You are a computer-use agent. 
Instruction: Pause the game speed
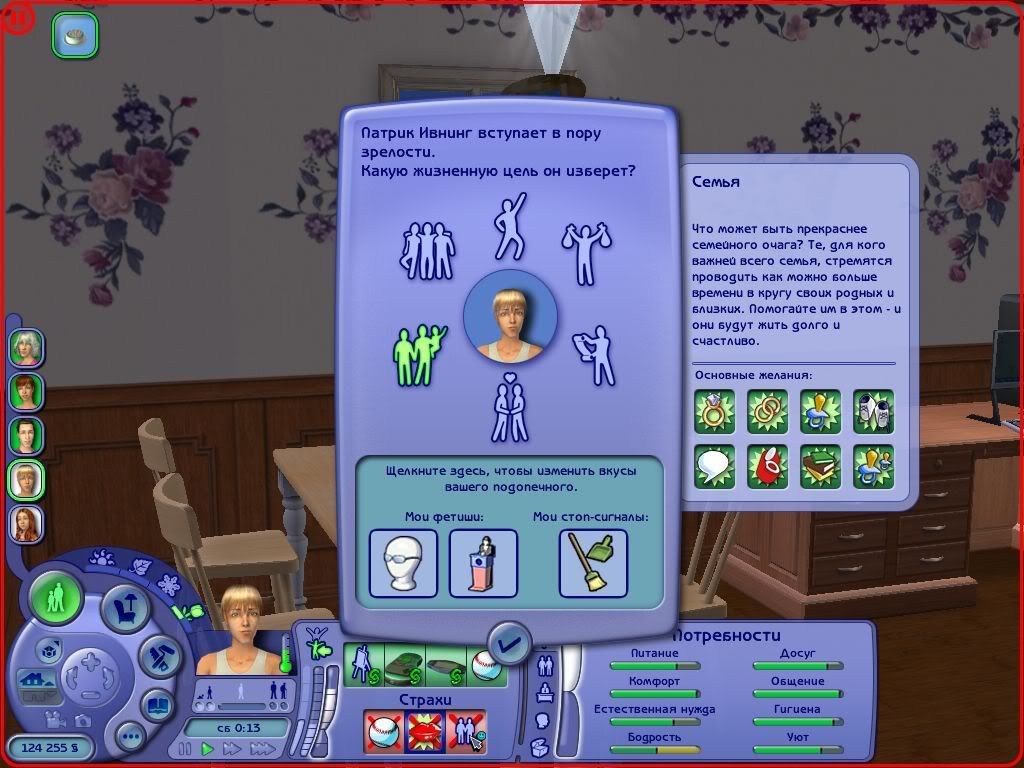point(185,748)
